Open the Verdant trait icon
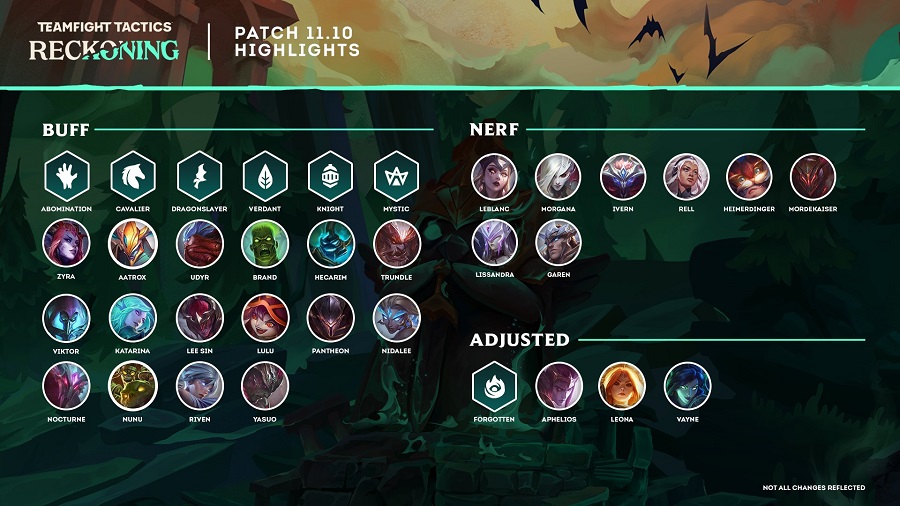This screenshot has width=900, height=506. click(x=265, y=178)
